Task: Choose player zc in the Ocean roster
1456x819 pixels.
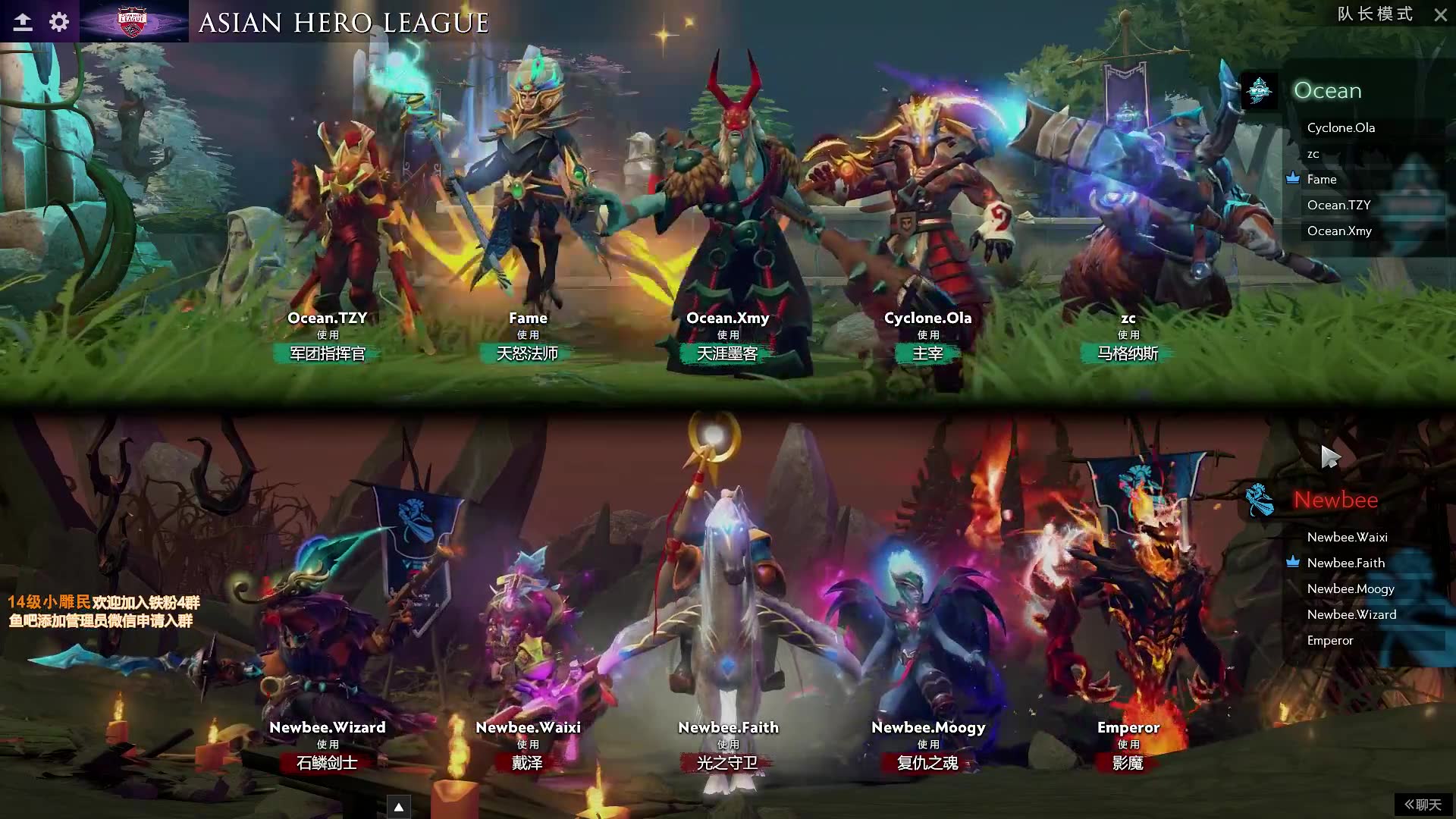Action: click(1313, 154)
